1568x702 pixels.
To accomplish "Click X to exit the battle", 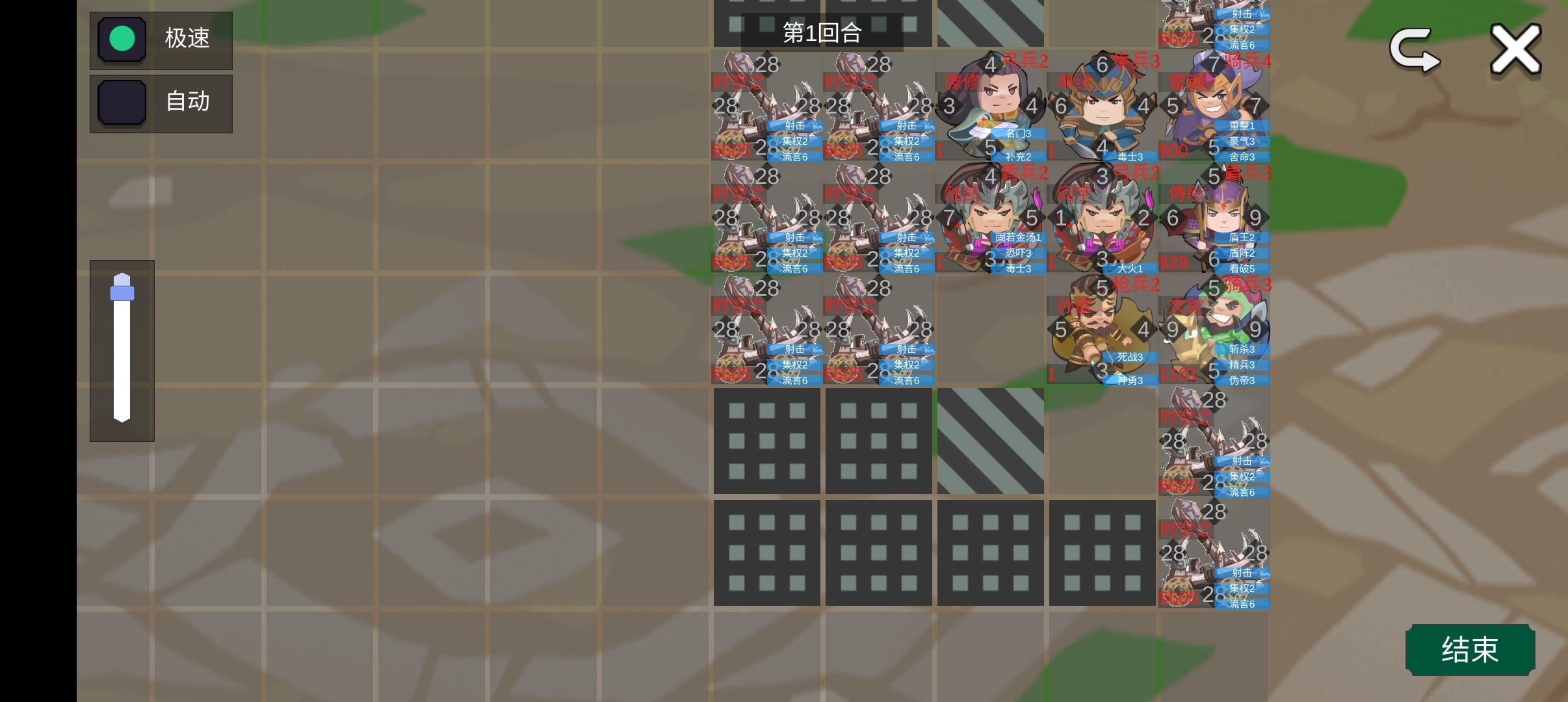I will click(x=1515, y=47).
